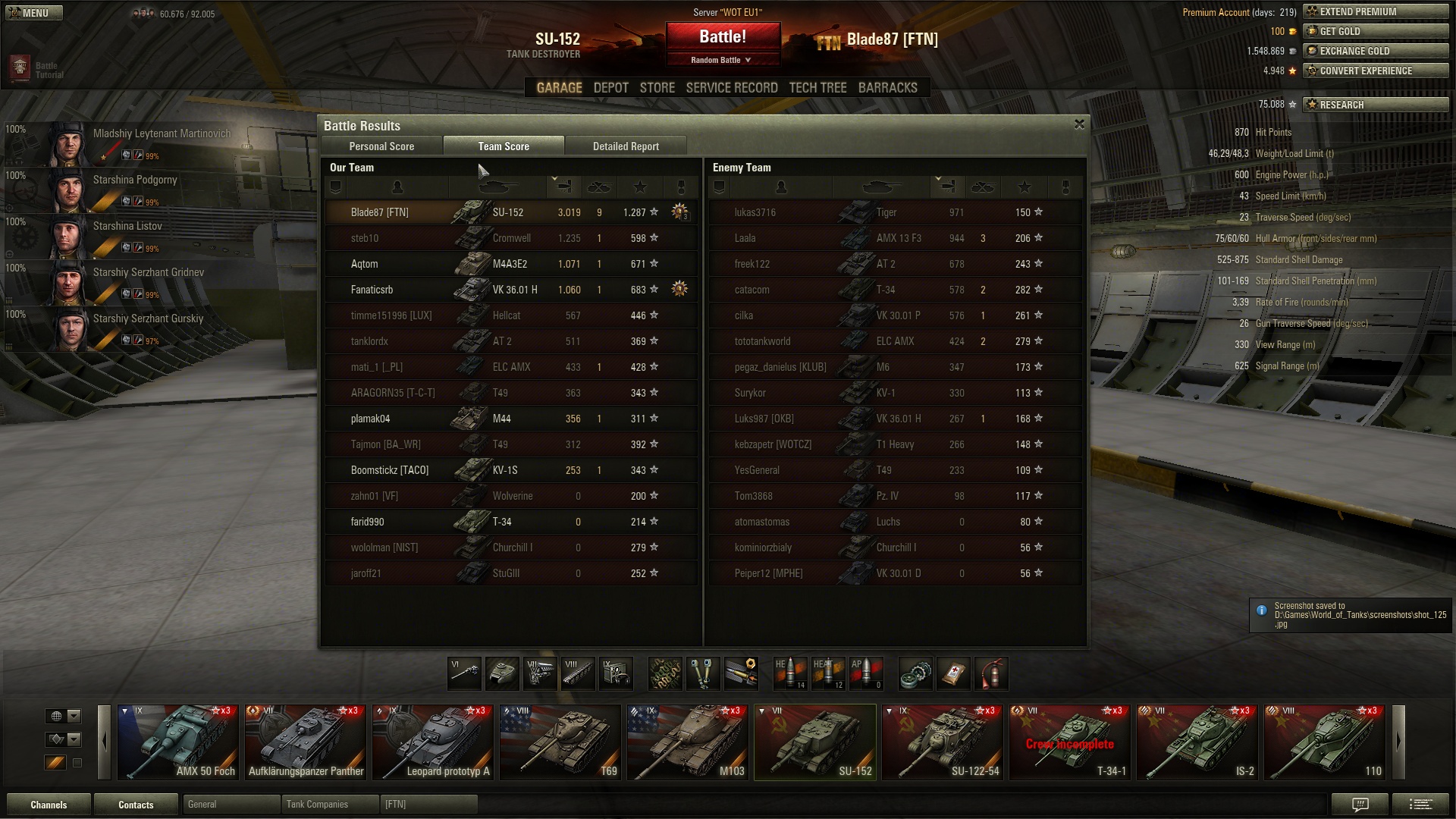
Task: Click the Extend Premium button
Action: (1375, 12)
